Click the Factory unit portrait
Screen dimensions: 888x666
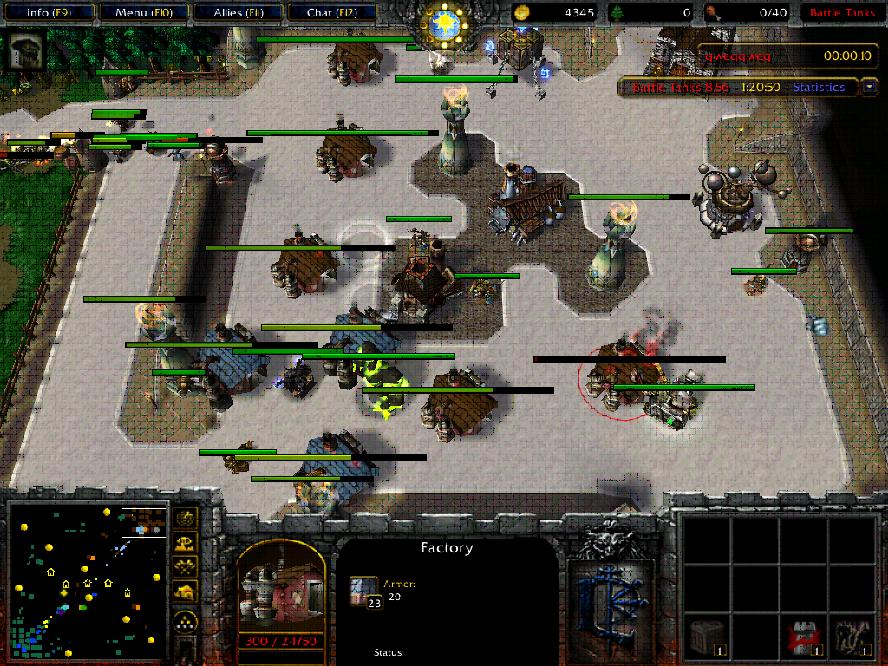pyautogui.click(x=281, y=590)
